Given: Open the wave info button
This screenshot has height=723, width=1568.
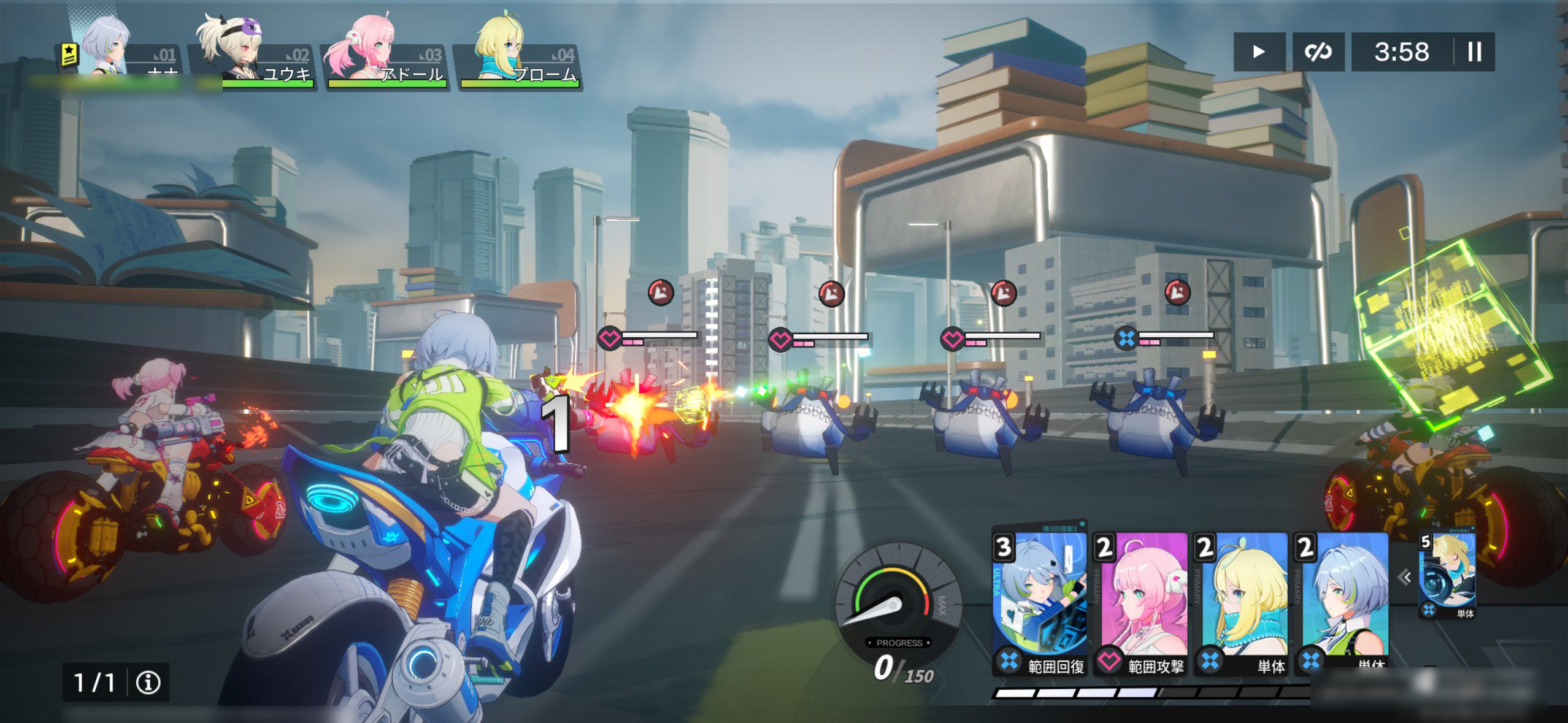Looking at the screenshot, I should tap(148, 682).
